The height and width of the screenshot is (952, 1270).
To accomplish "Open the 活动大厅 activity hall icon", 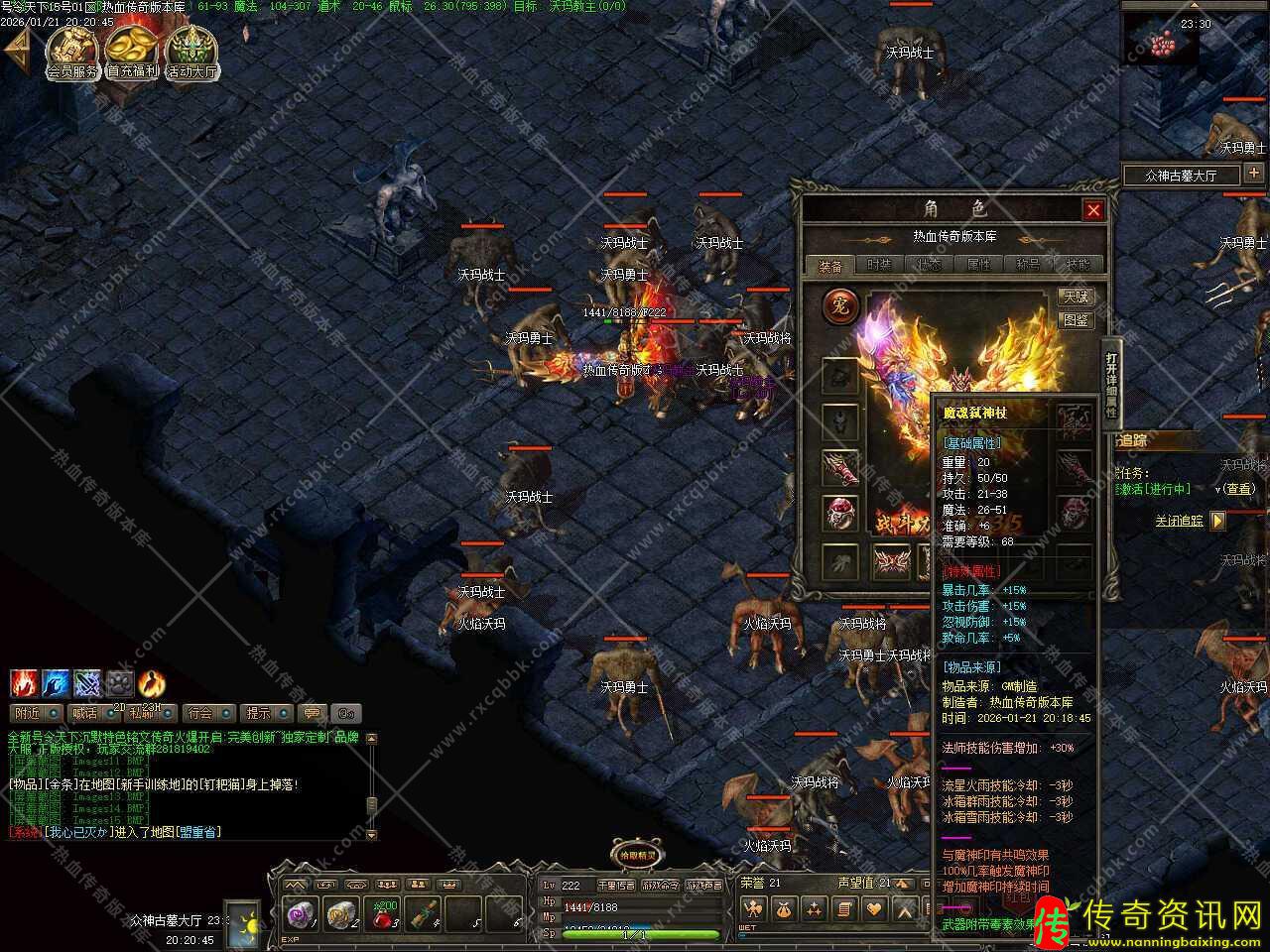I will point(192,52).
